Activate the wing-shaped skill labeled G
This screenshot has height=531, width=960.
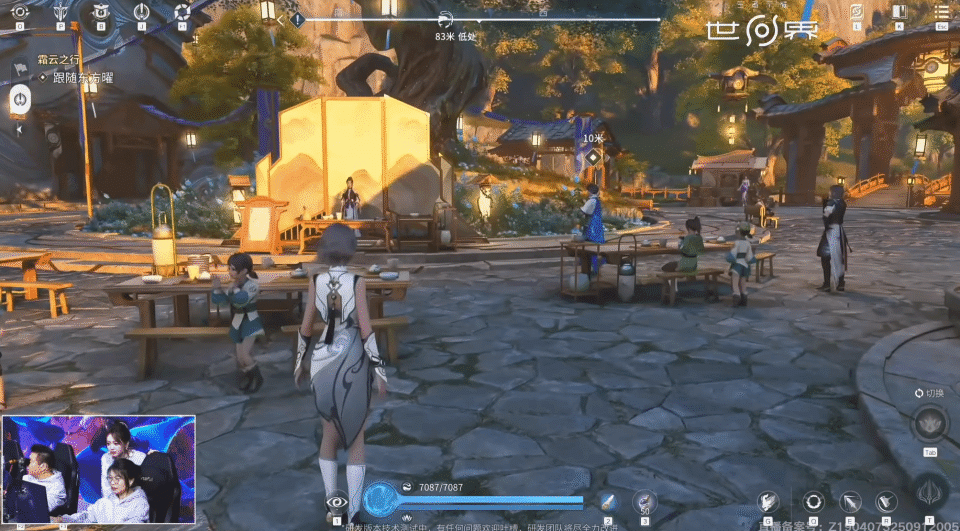pyautogui.click(x=767, y=502)
